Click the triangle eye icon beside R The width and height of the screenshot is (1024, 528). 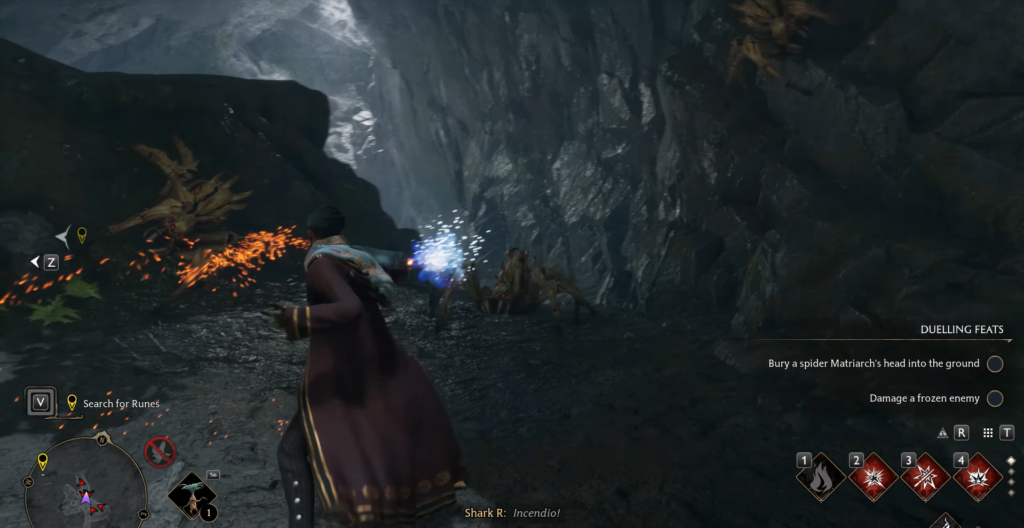(942, 433)
